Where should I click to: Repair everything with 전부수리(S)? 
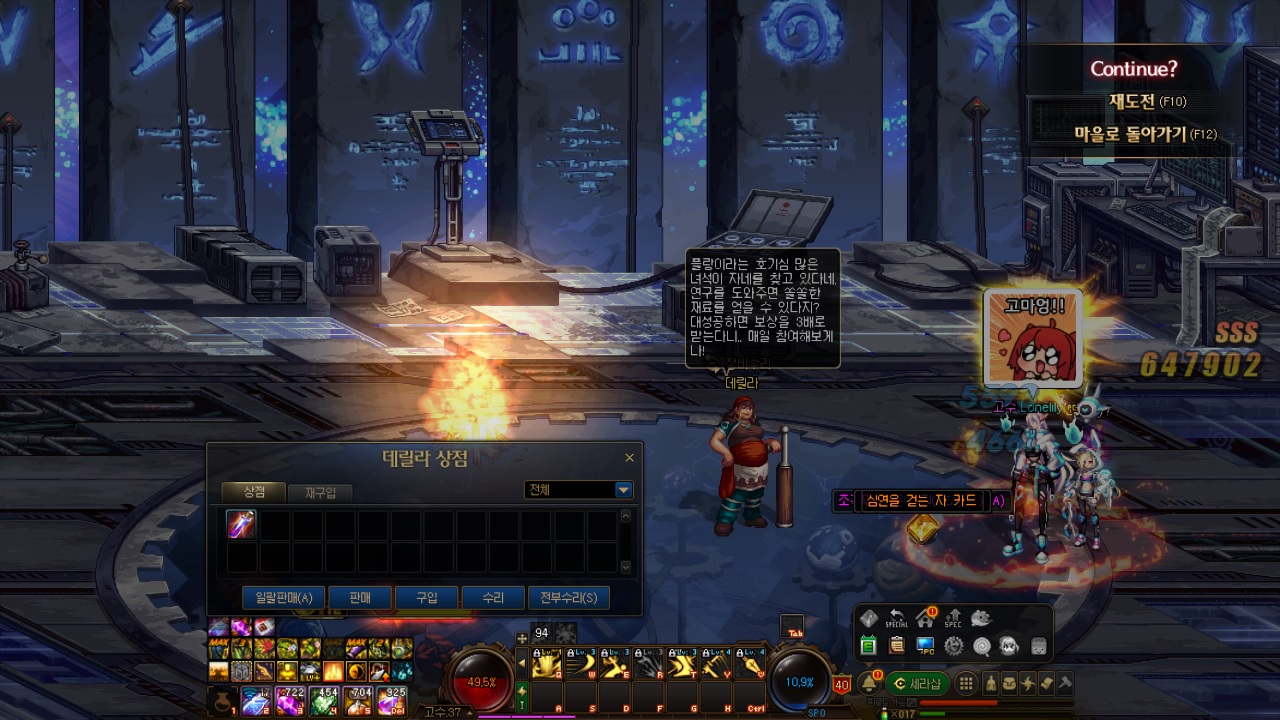[568, 598]
